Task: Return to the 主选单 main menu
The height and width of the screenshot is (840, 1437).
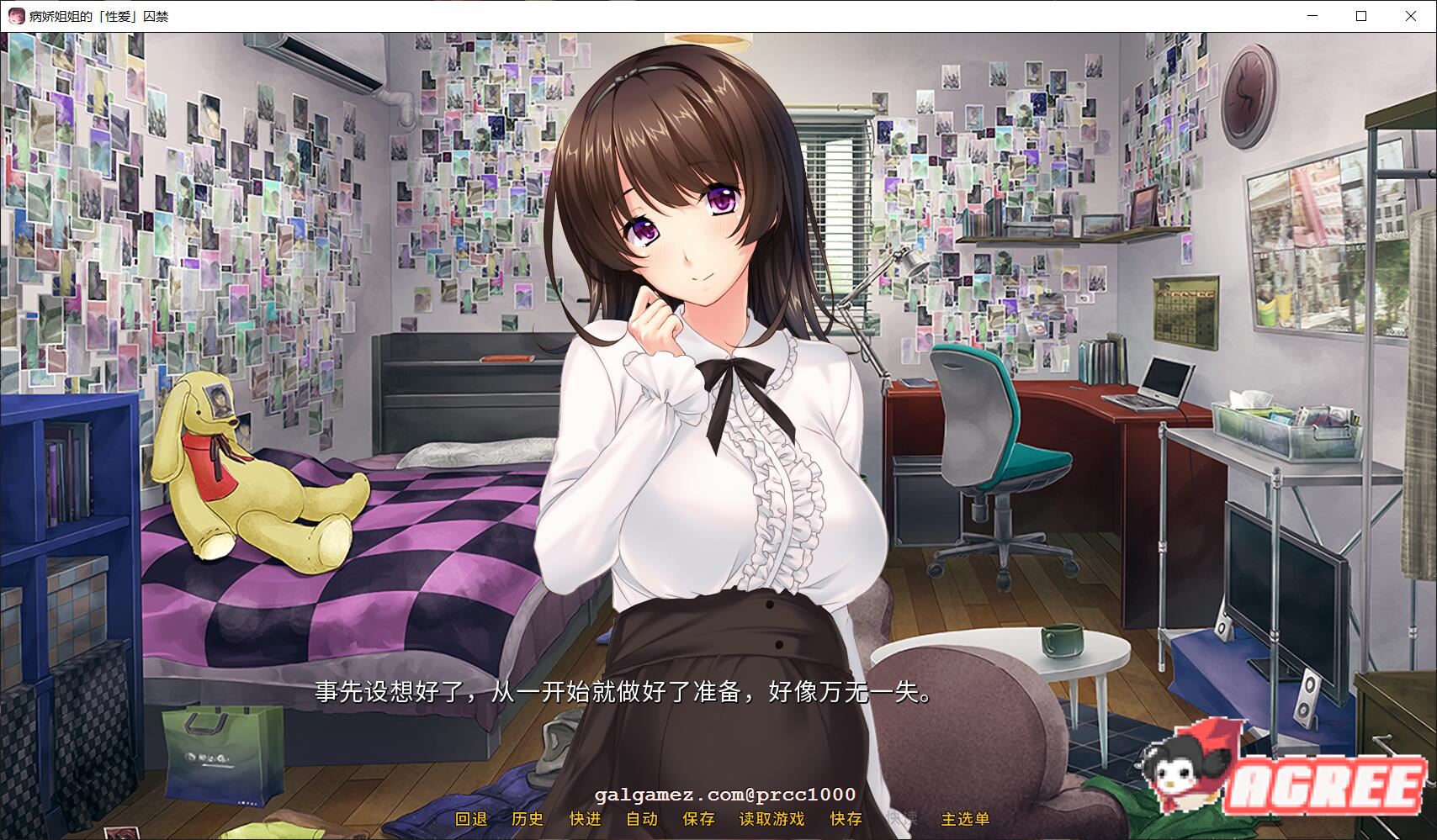Action: point(964,818)
